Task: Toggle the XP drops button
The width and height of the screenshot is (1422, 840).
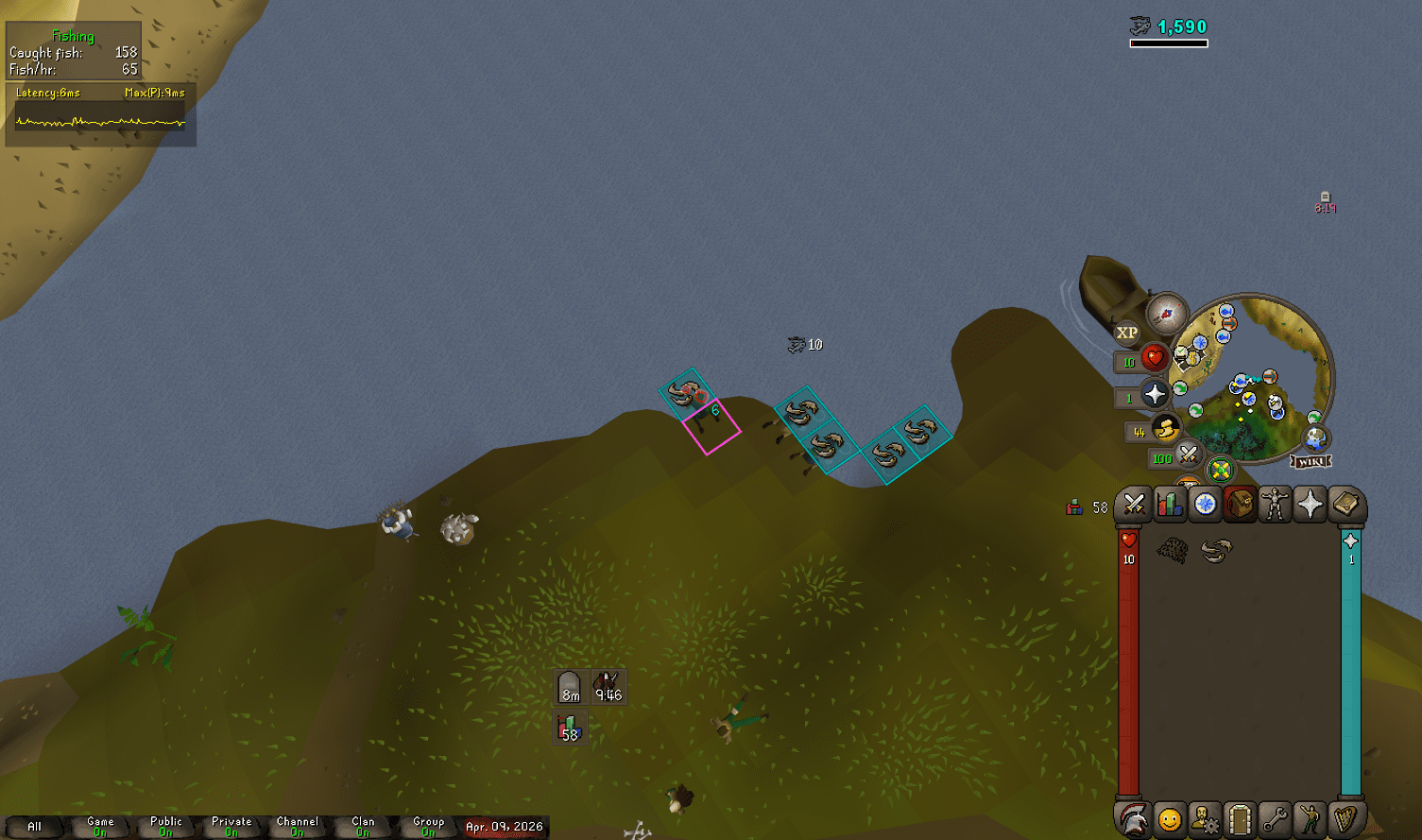Action: 1127,333
